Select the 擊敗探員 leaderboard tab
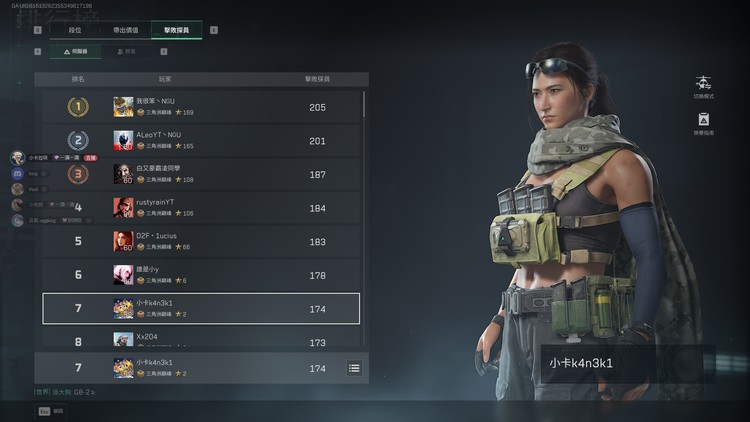This screenshot has height=422, width=750. (x=177, y=30)
